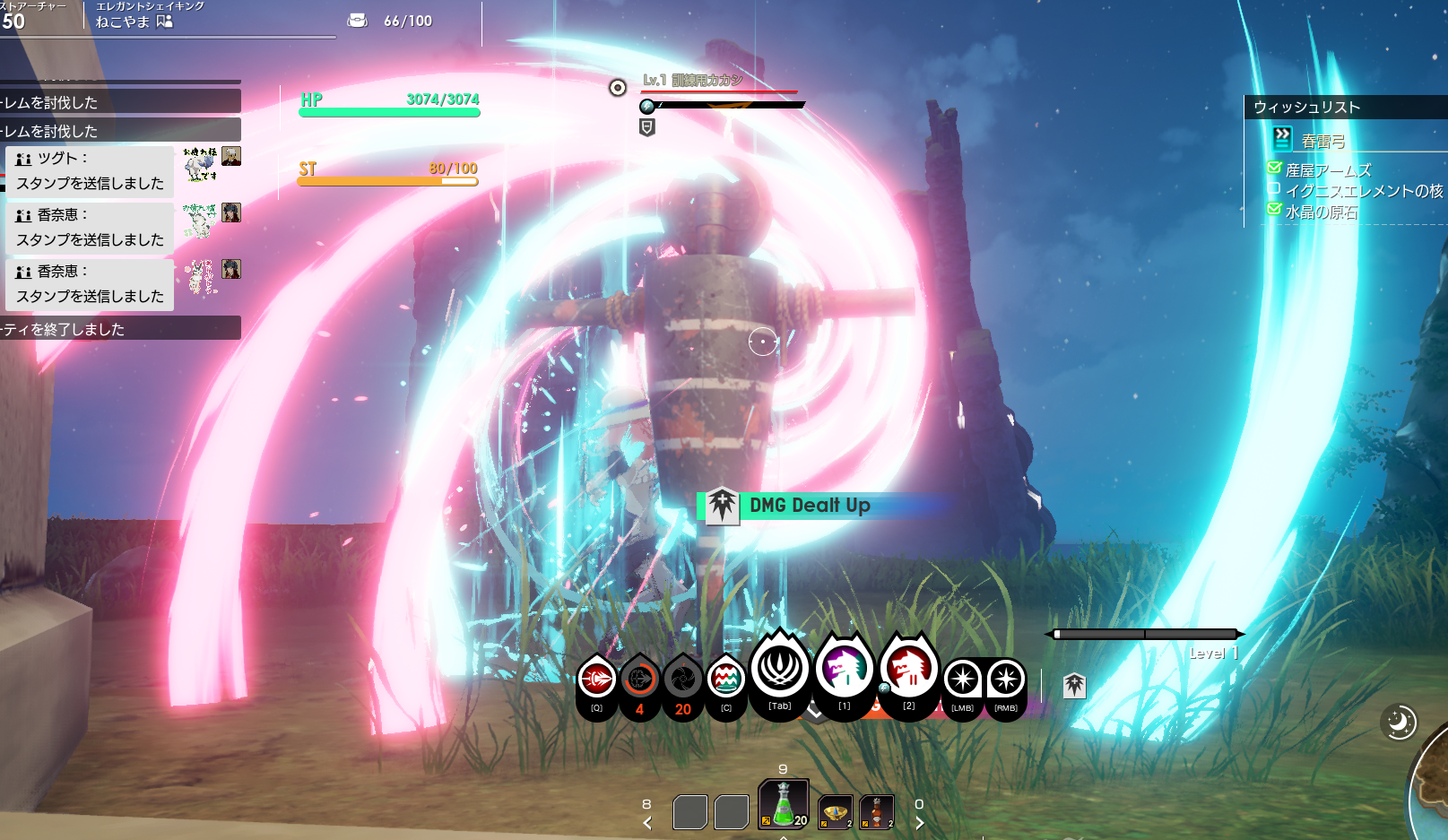
Task: Trigger the white lotus ultimate skill
Action: point(780,669)
